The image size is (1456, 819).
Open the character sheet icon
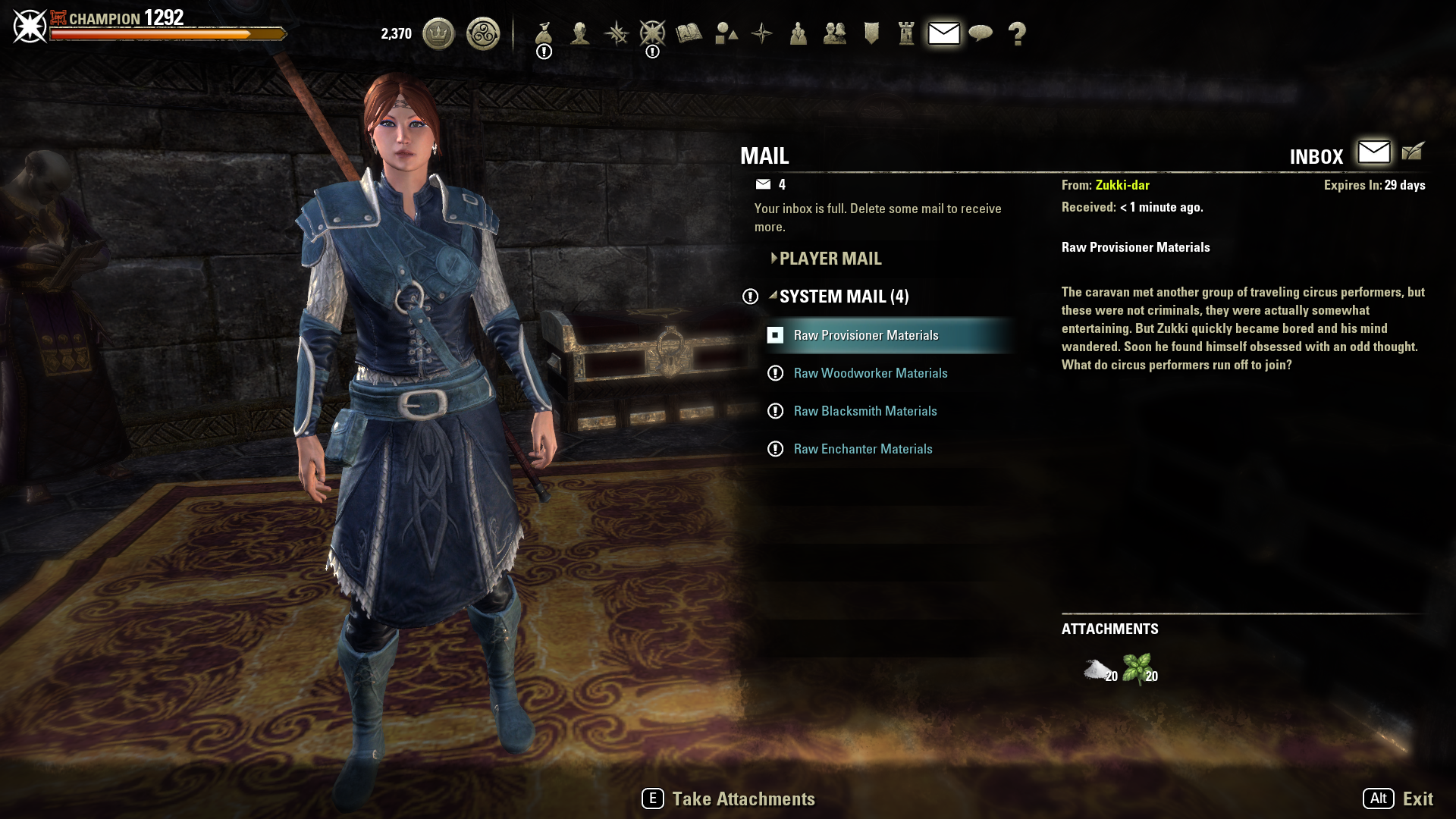[580, 33]
